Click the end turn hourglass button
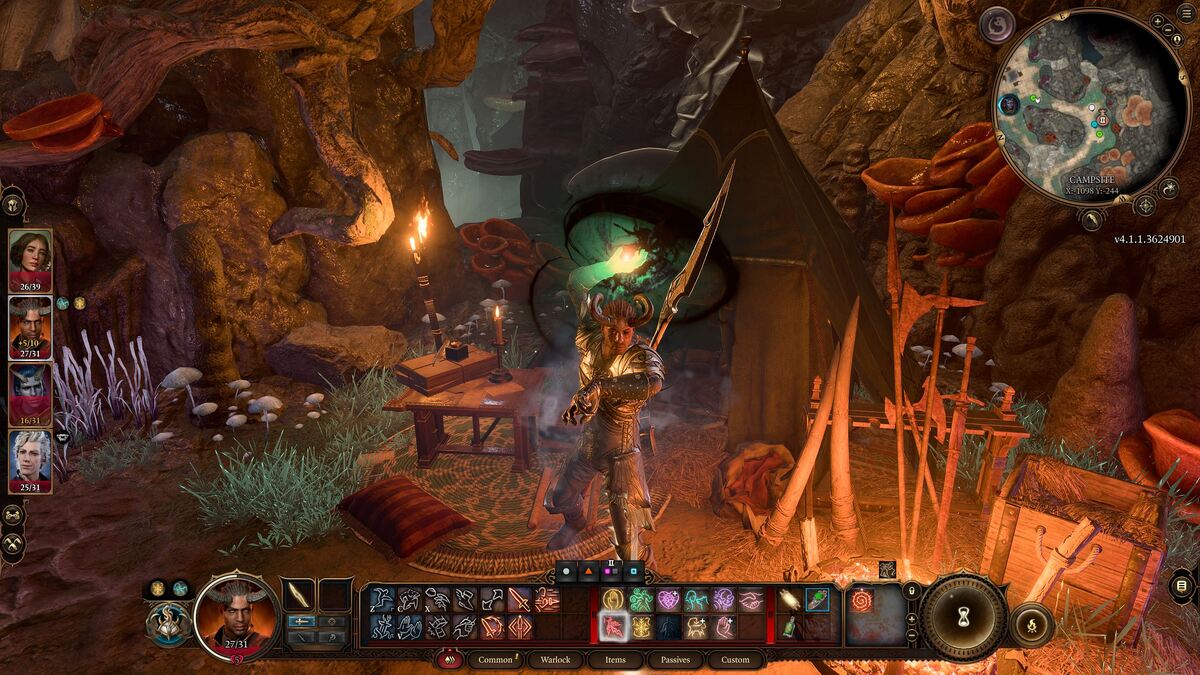Viewport: 1200px width, 675px height. [963, 617]
